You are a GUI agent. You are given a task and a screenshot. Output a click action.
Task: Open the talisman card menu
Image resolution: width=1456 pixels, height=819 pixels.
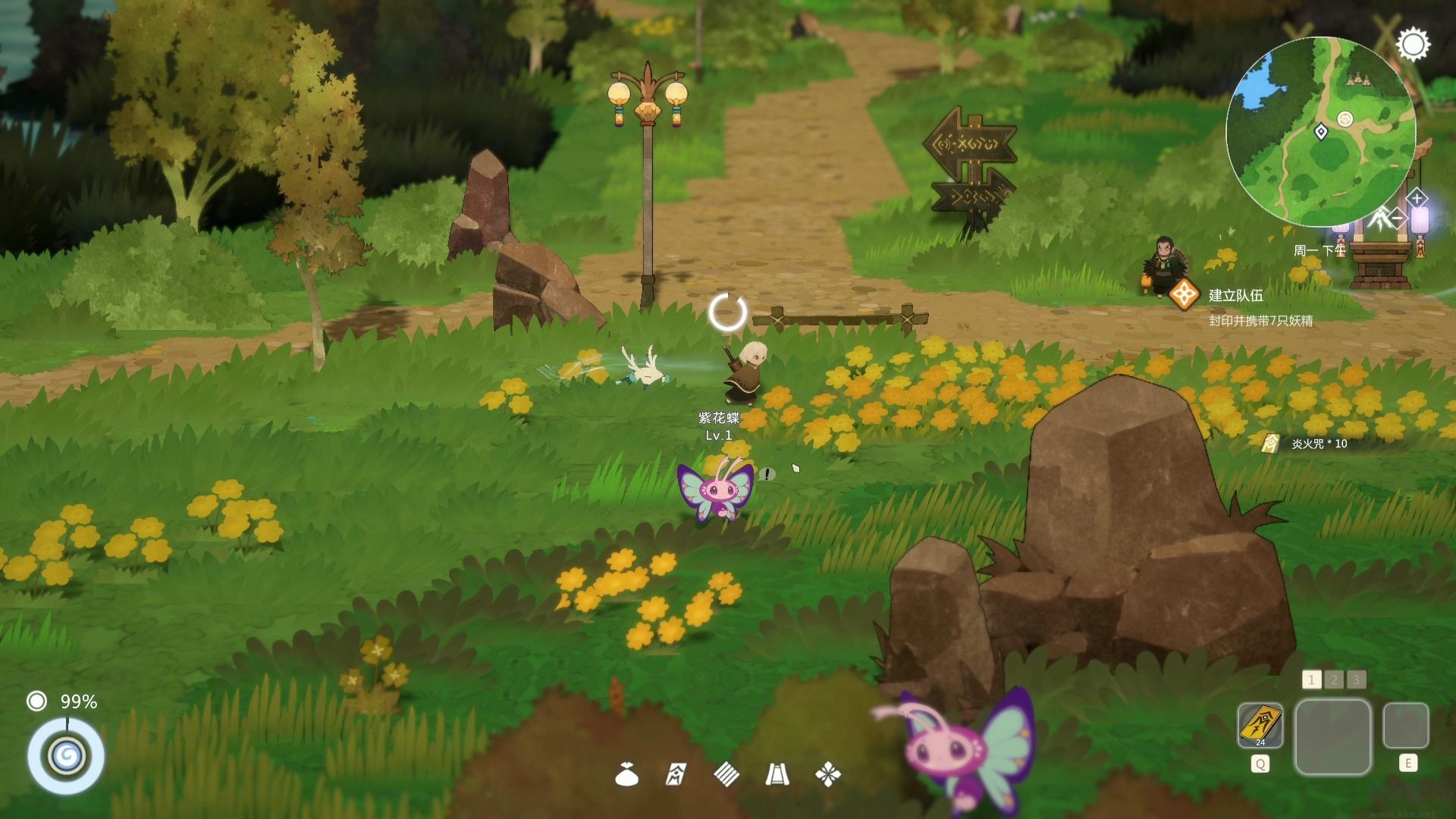click(x=676, y=775)
